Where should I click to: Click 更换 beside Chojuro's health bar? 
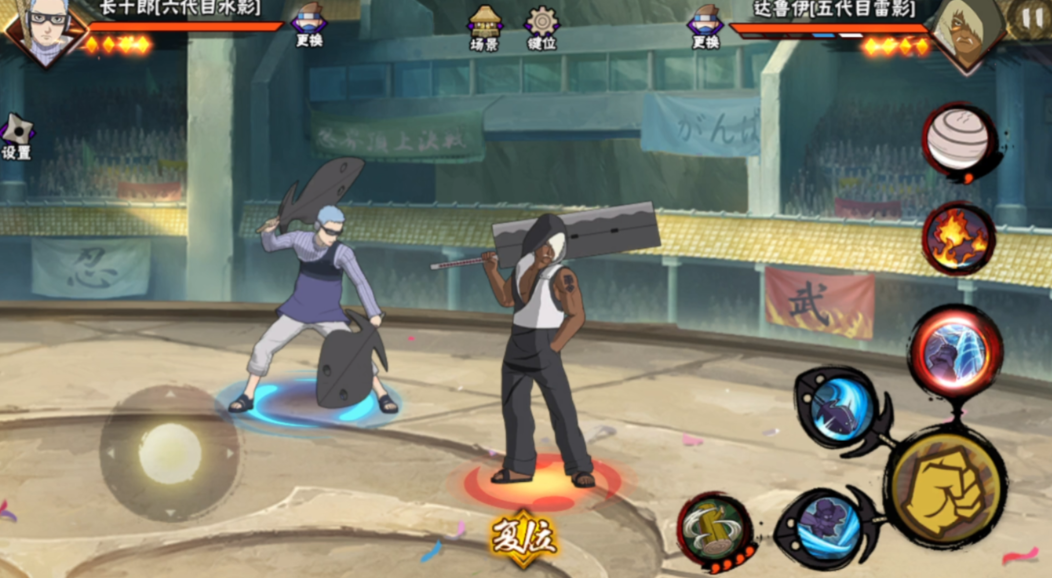click(x=309, y=25)
